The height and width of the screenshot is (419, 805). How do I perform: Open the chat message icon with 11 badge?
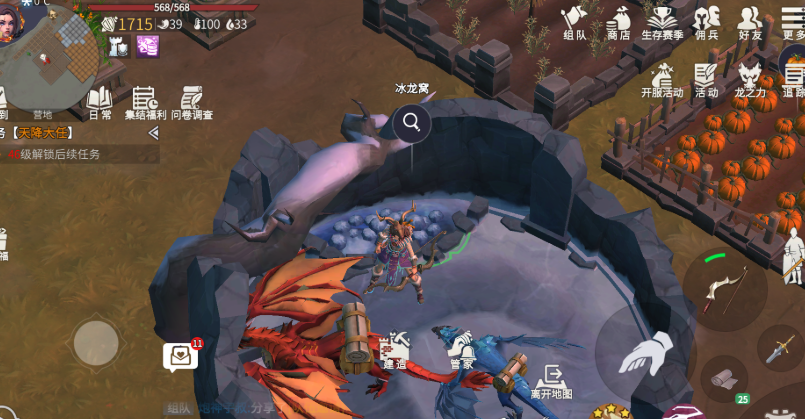pyautogui.click(x=180, y=356)
